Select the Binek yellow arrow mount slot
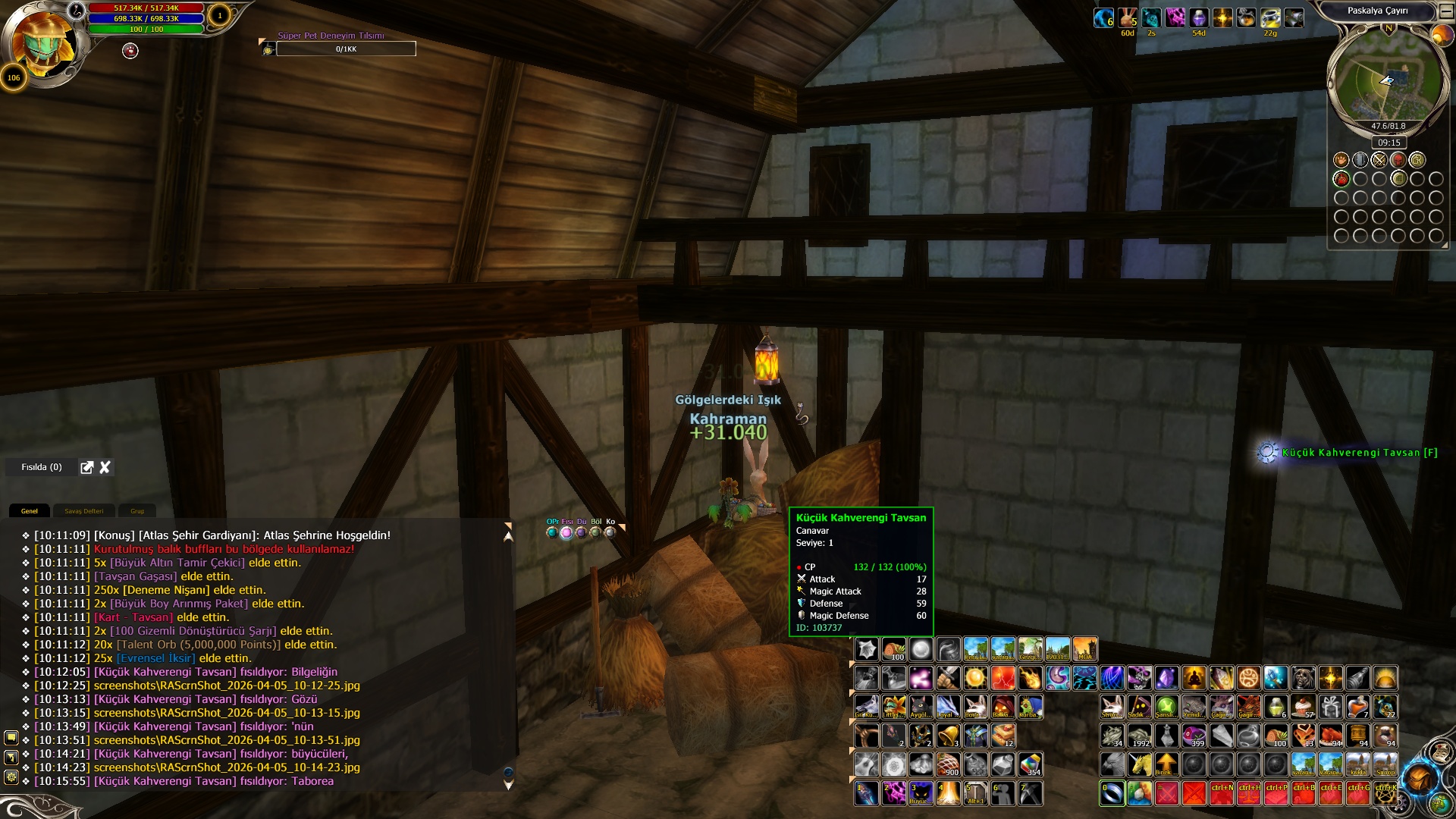 point(1166,764)
